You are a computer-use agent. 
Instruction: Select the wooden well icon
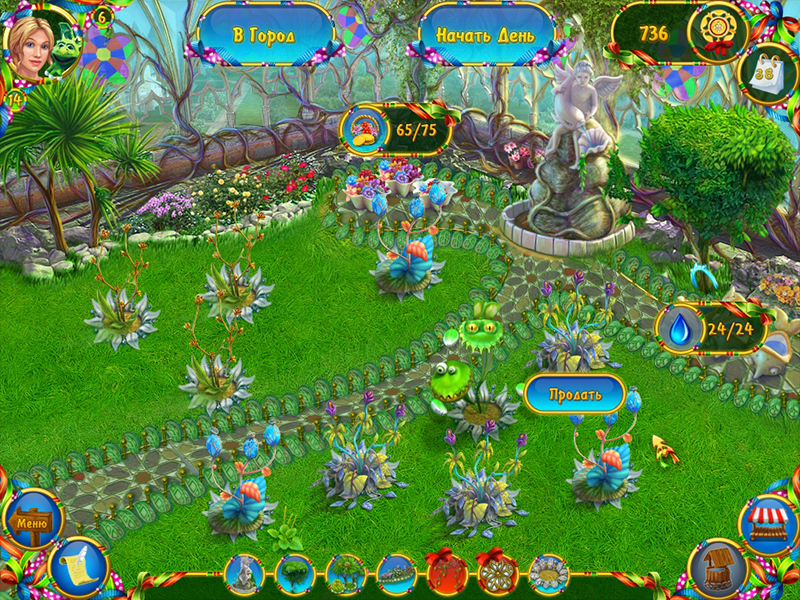click(x=717, y=568)
